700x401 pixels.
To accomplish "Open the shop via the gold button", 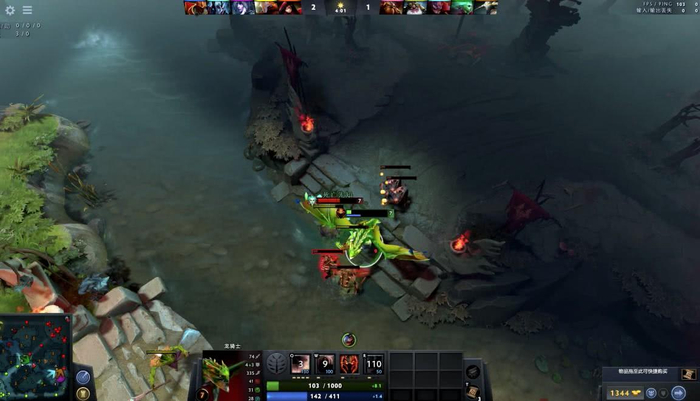I will click(x=626, y=393).
